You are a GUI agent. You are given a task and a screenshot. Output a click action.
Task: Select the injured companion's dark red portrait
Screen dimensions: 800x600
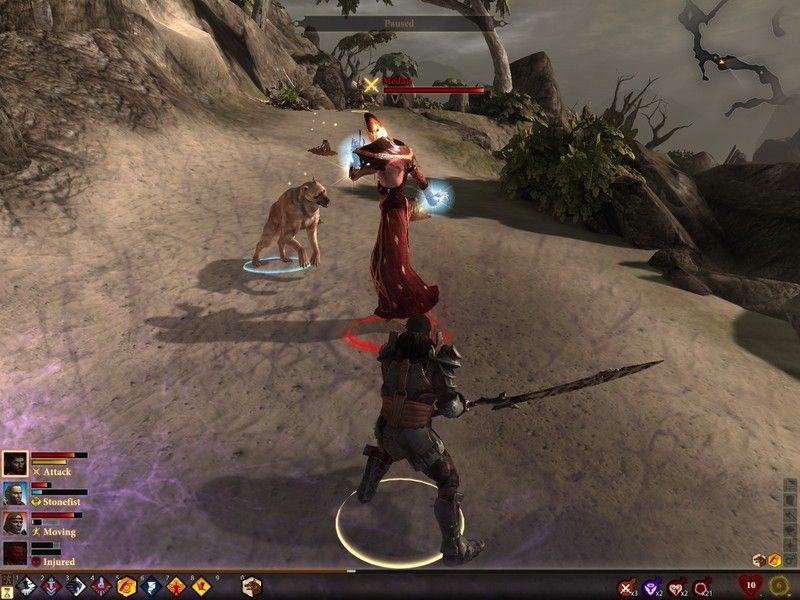(x=15, y=552)
